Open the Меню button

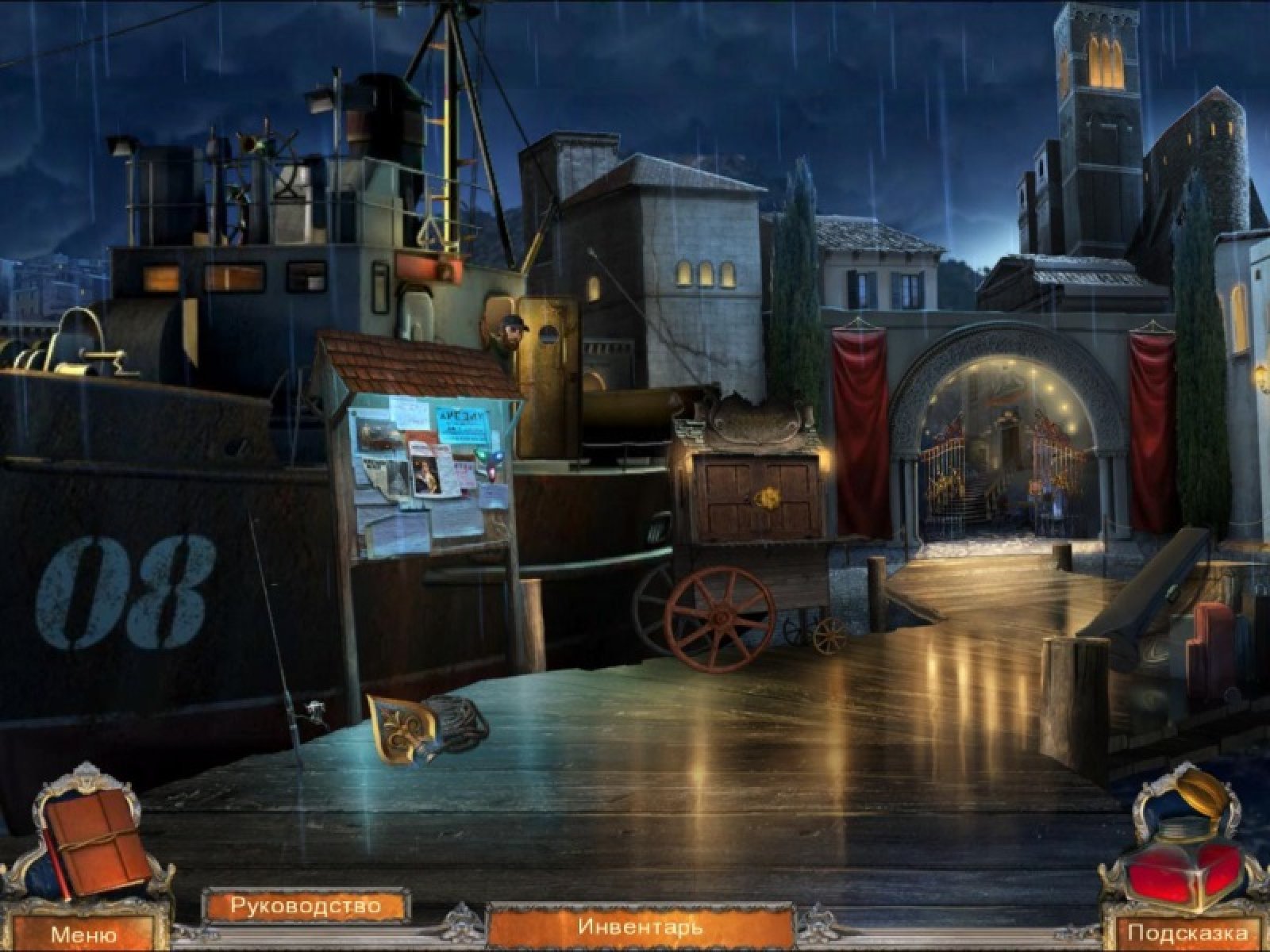point(83,934)
